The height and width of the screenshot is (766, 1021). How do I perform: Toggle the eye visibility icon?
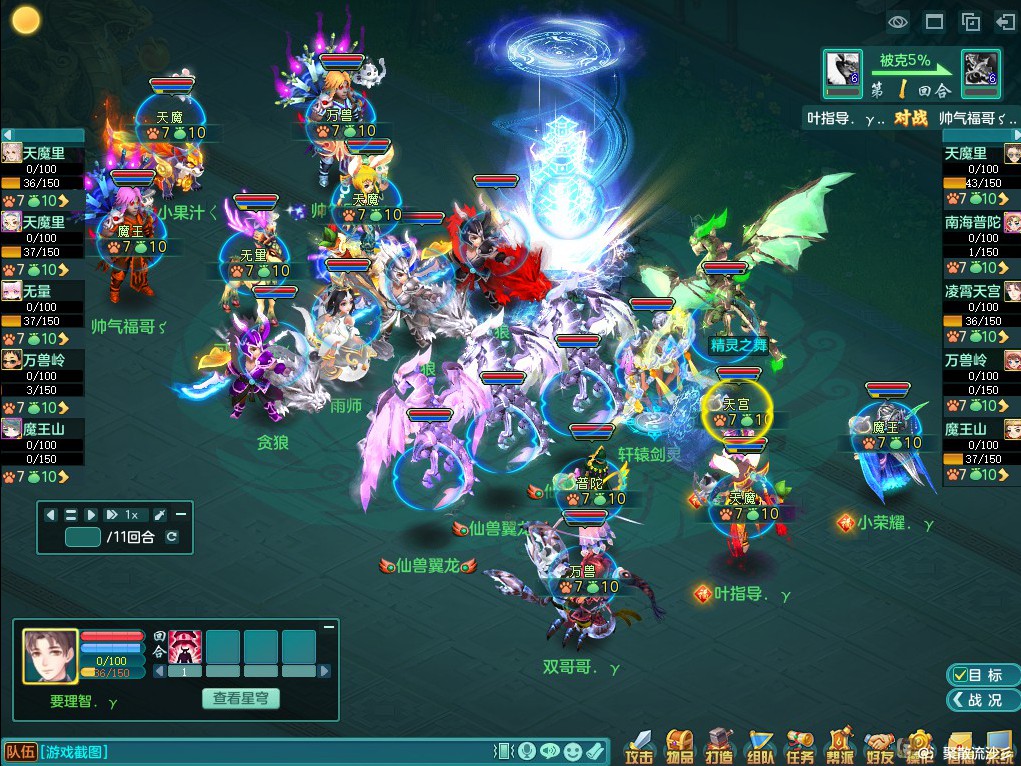pyautogui.click(x=898, y=21)
